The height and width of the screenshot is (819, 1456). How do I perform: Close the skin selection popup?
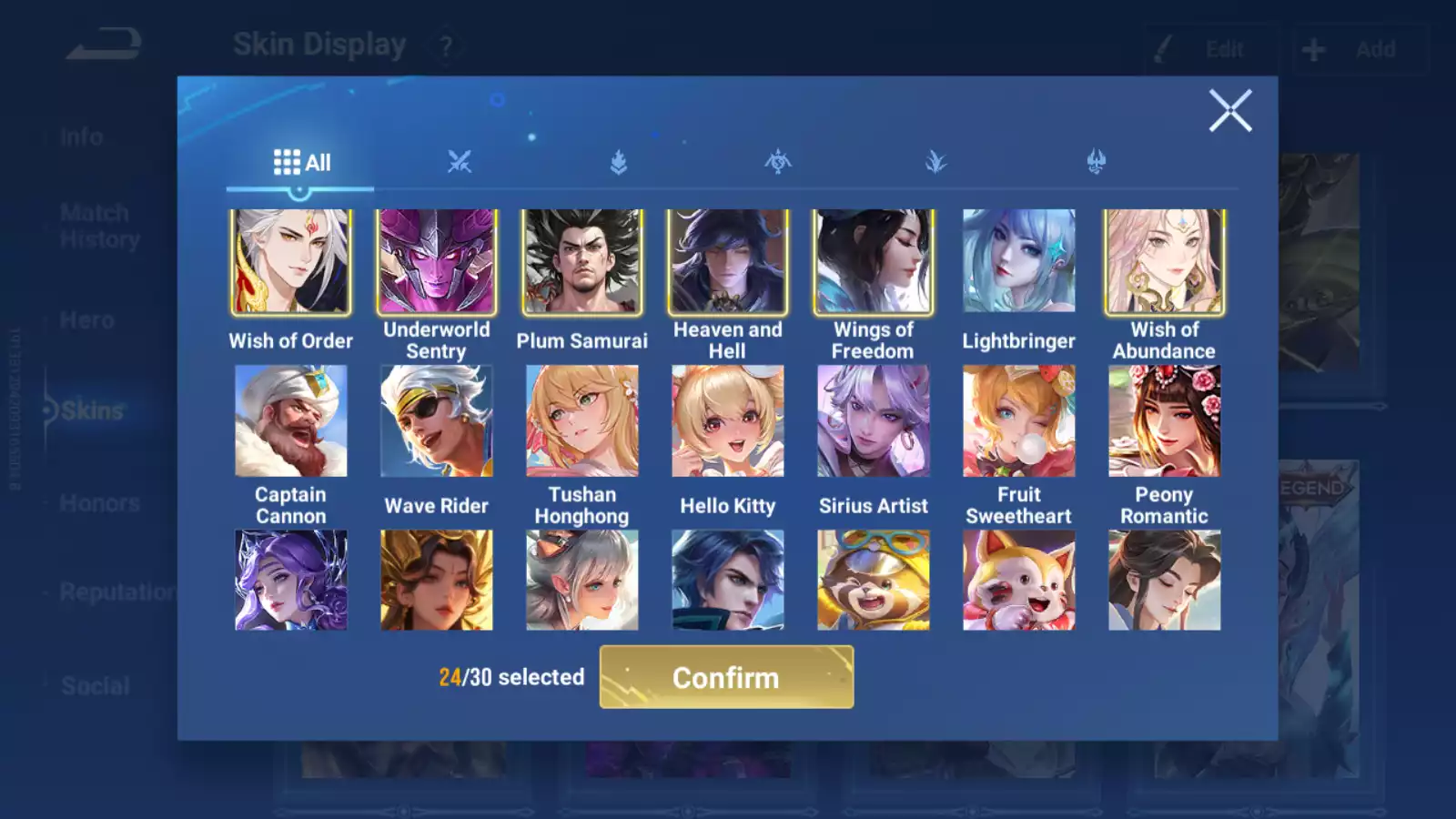[x=1230, y=111]
